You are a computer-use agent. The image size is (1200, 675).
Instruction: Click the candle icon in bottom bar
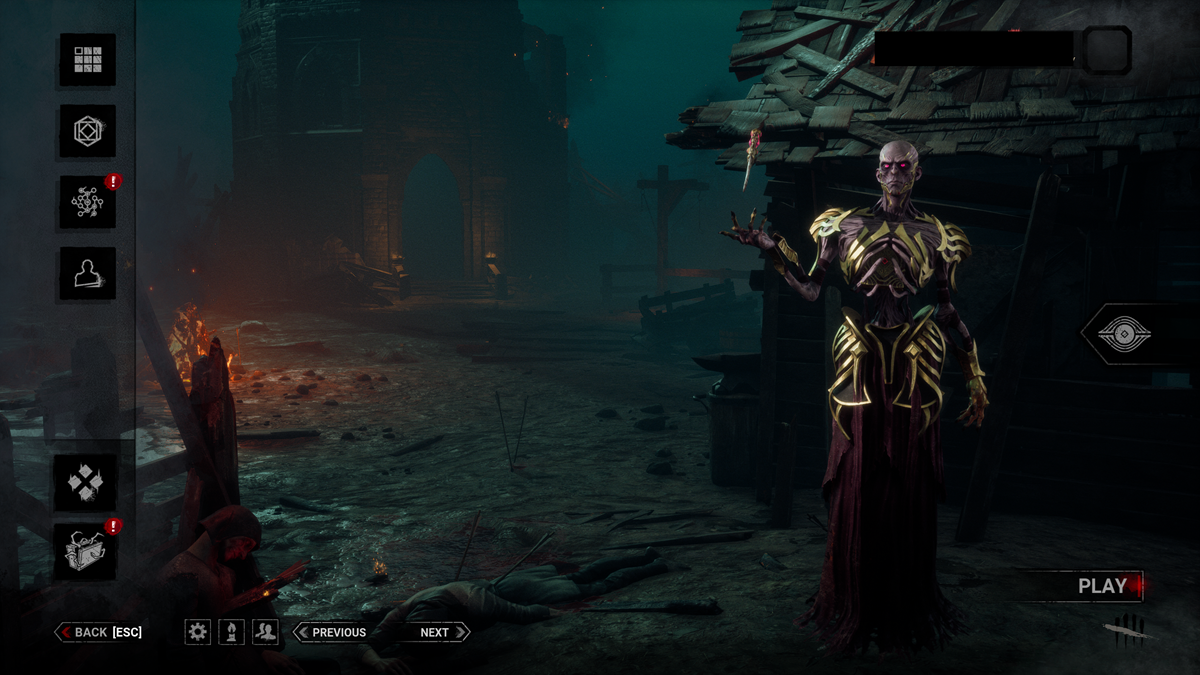[231, 631]
